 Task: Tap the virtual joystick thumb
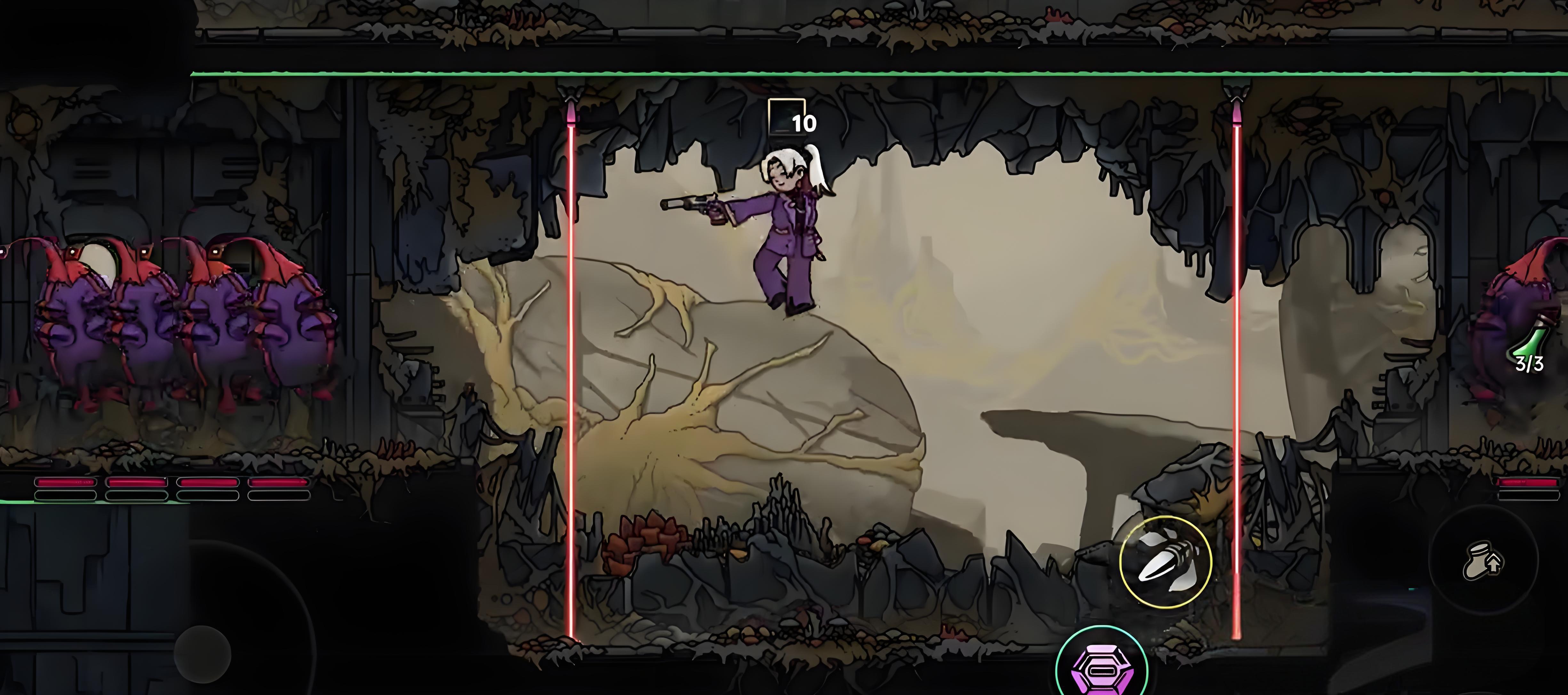pos(203,654)
